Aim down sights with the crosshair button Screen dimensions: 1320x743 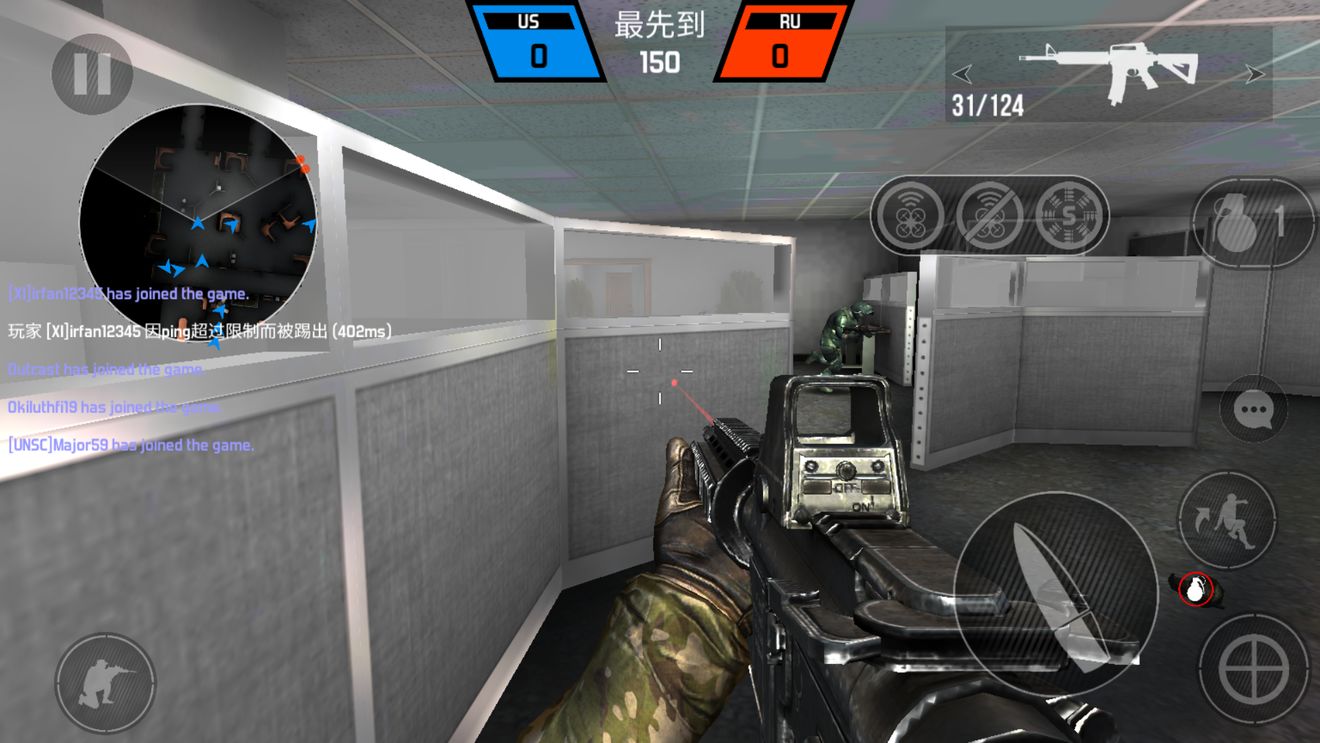click(1254, 669)
